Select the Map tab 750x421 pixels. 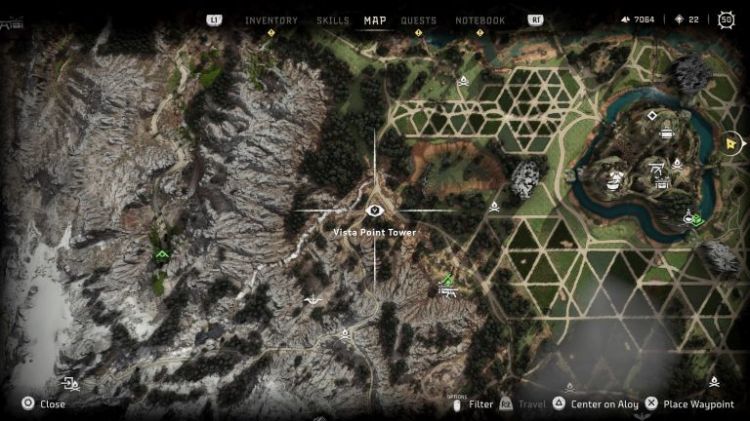[x=375, y=20]
